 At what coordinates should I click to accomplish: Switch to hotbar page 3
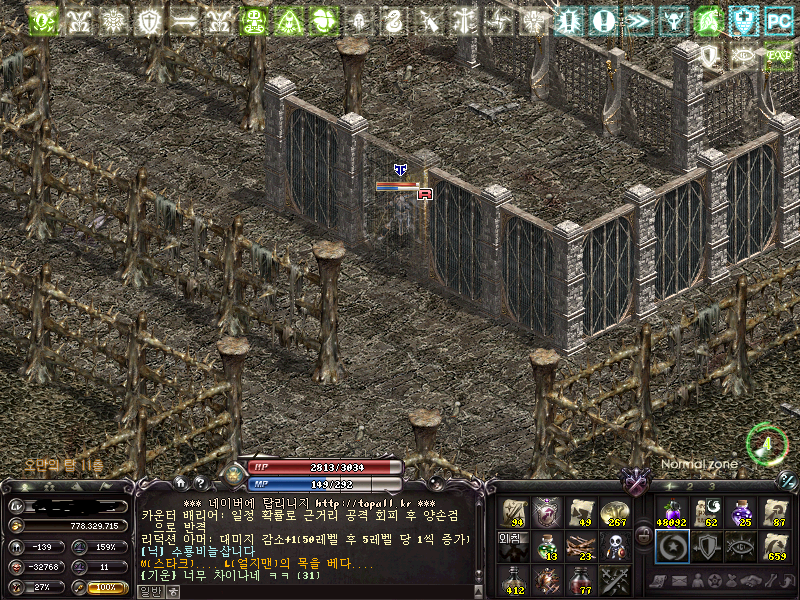(712, 486)
